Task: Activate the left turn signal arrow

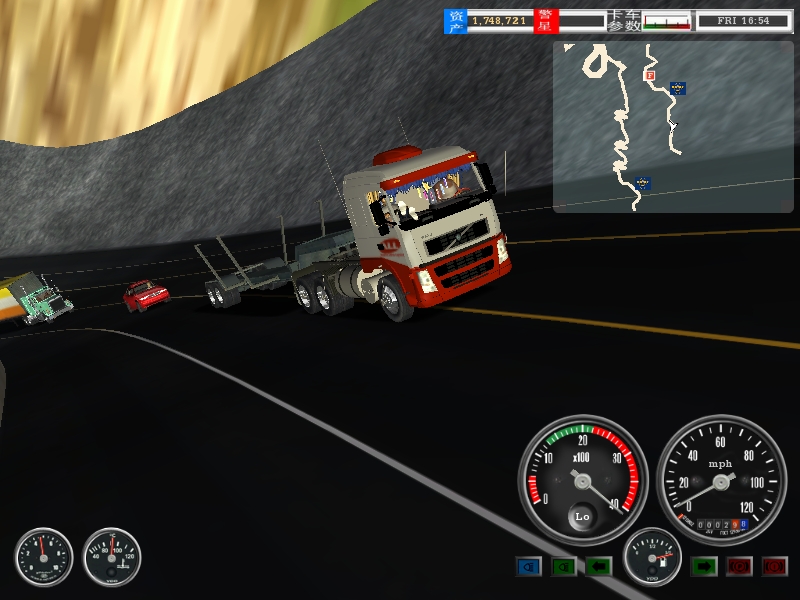Action: coord(598,567)
